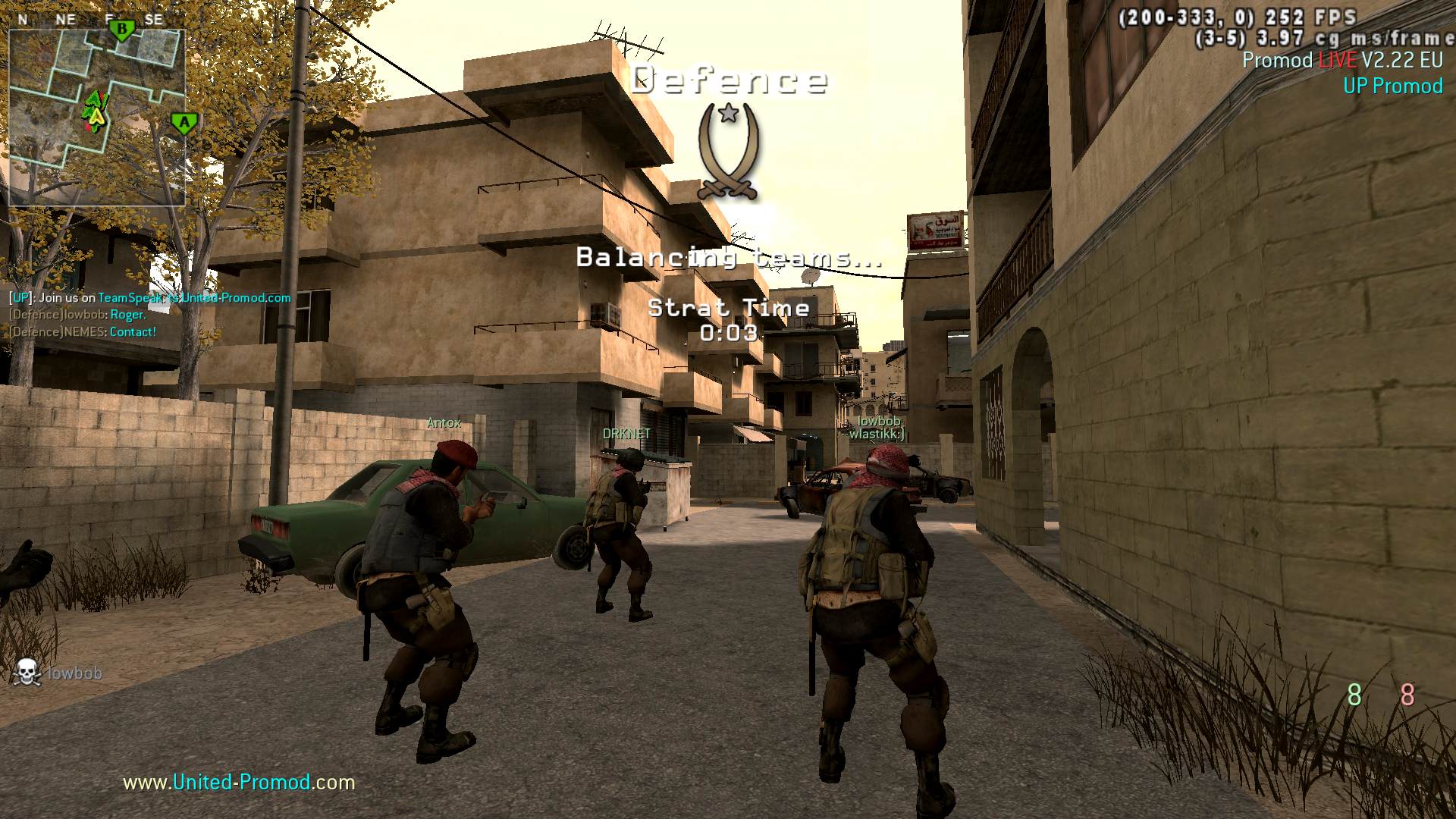The width and height of the screenshot is (1456, 819).
Task: Click the lowbob skull killfeed entry
Action: pyautogui.click(x=58, y=673)
